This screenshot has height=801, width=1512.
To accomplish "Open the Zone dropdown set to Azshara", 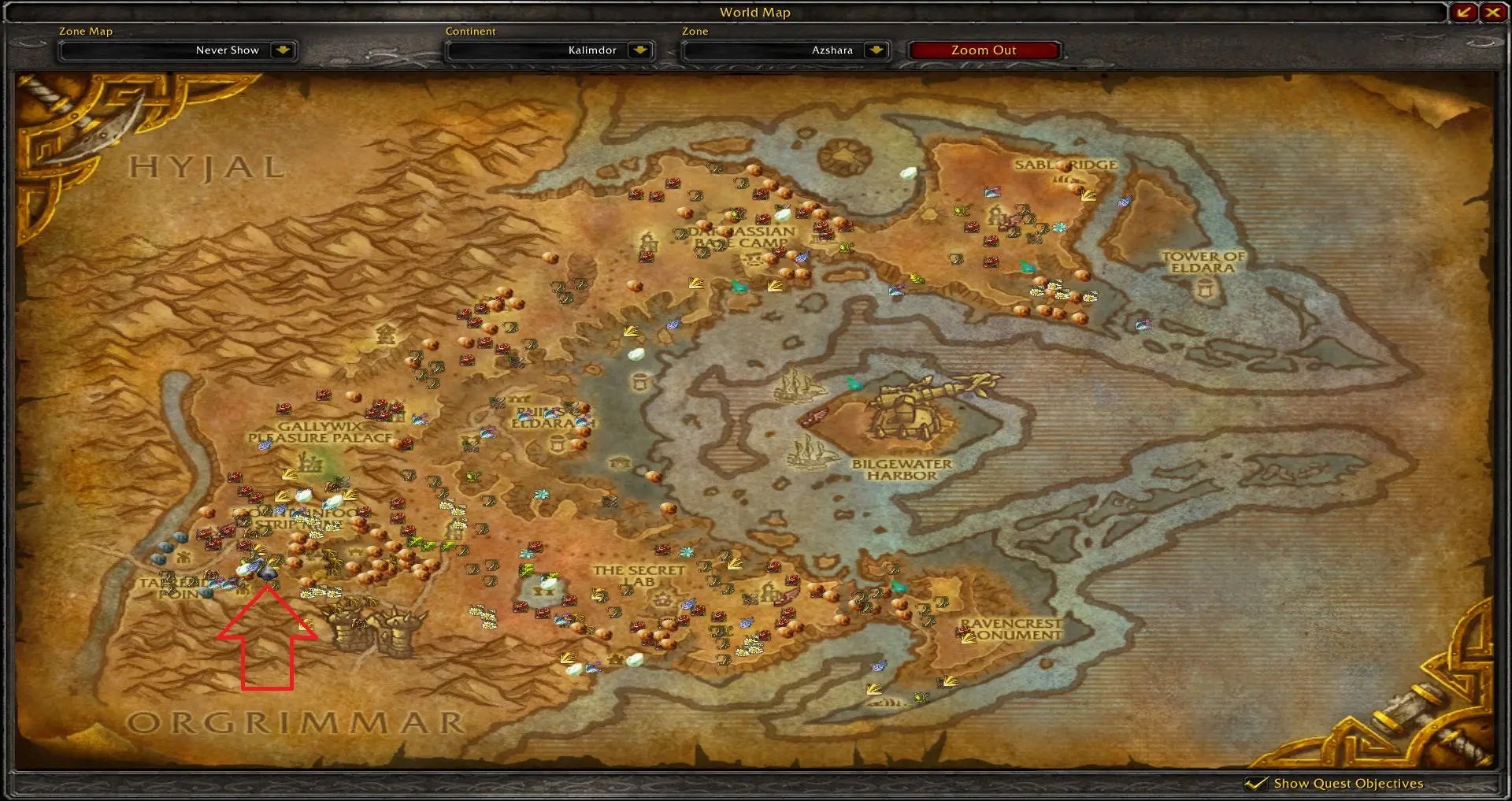I will click(876, 50).
